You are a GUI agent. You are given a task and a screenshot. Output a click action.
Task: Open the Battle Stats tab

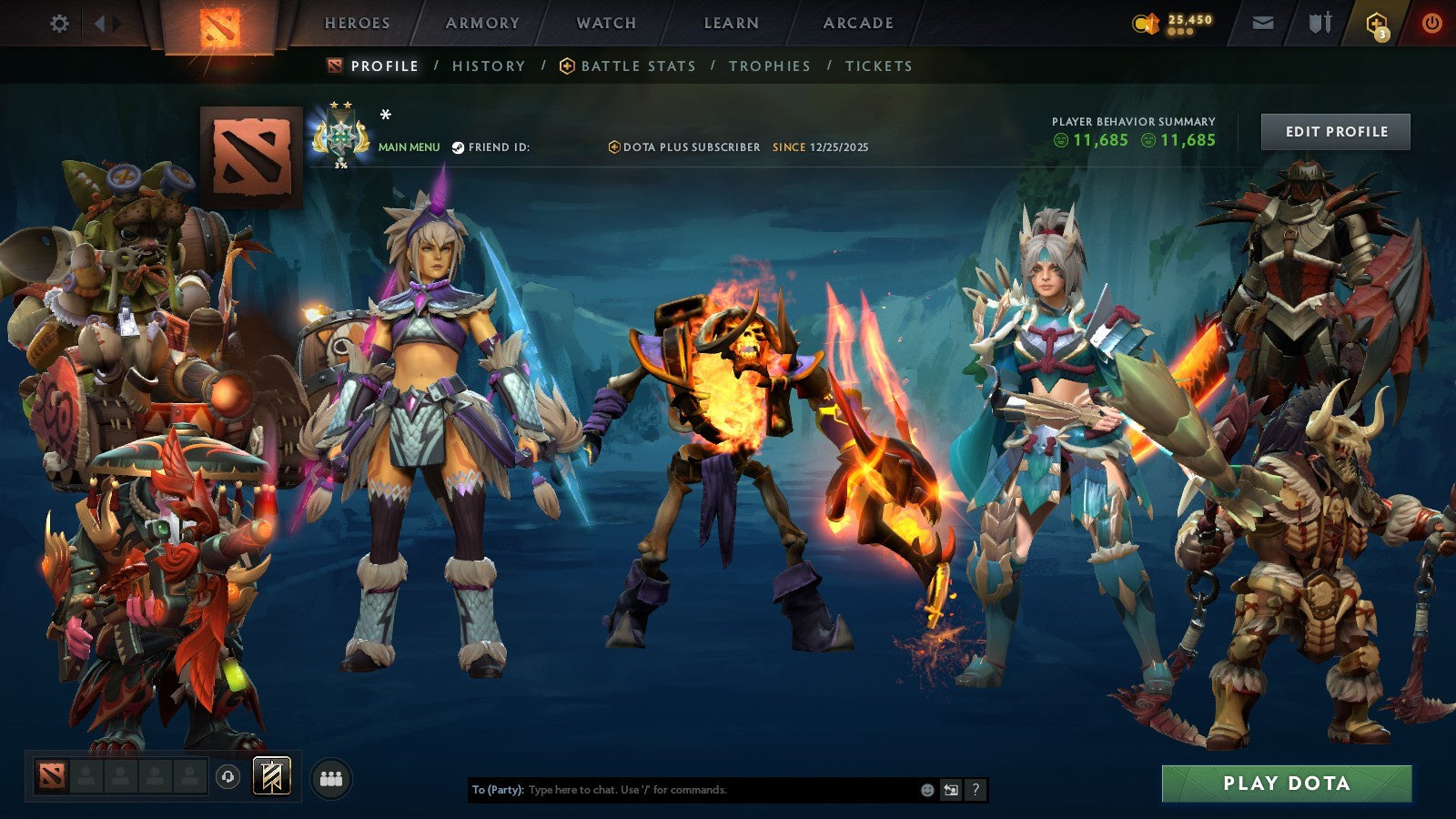[638, 66]
